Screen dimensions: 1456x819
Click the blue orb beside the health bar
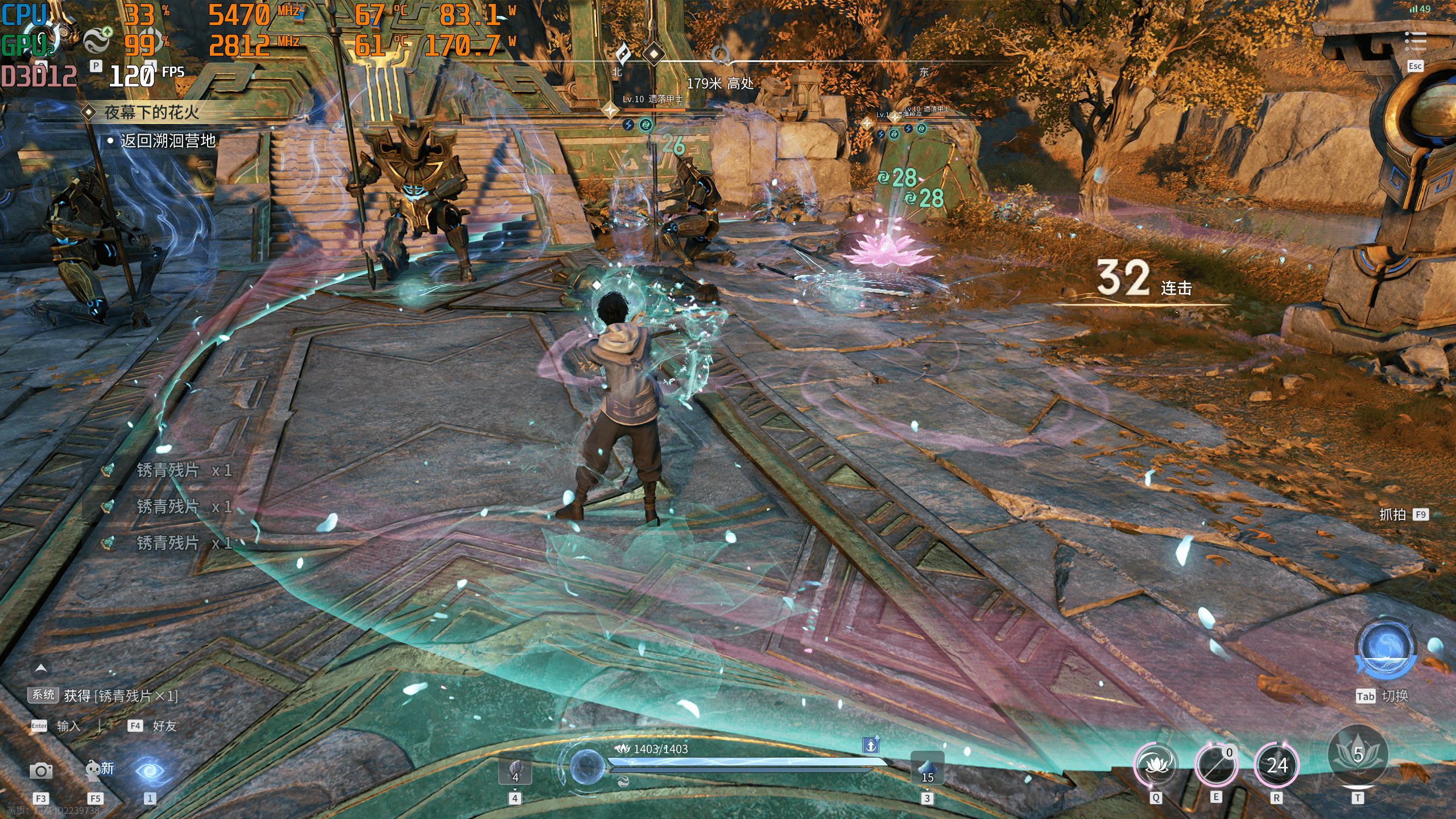pyautogui.click(x=587, y=765)
